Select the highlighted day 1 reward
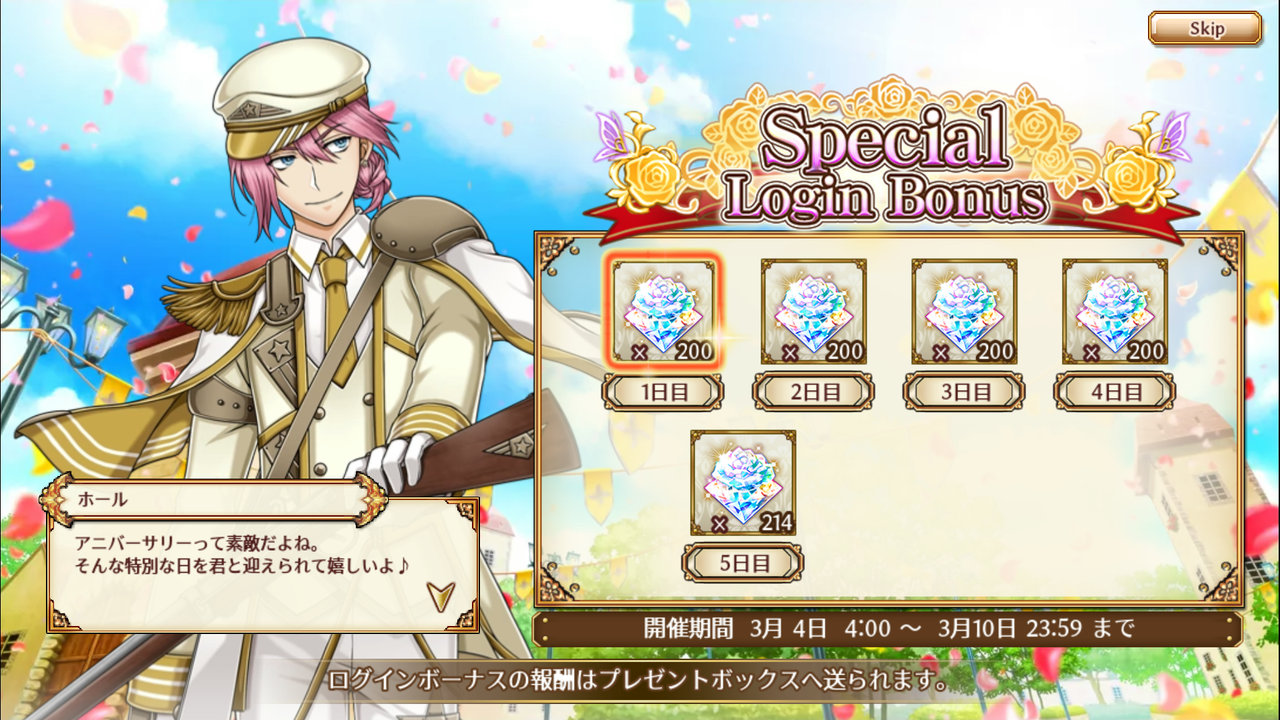 tap(663, 311)
